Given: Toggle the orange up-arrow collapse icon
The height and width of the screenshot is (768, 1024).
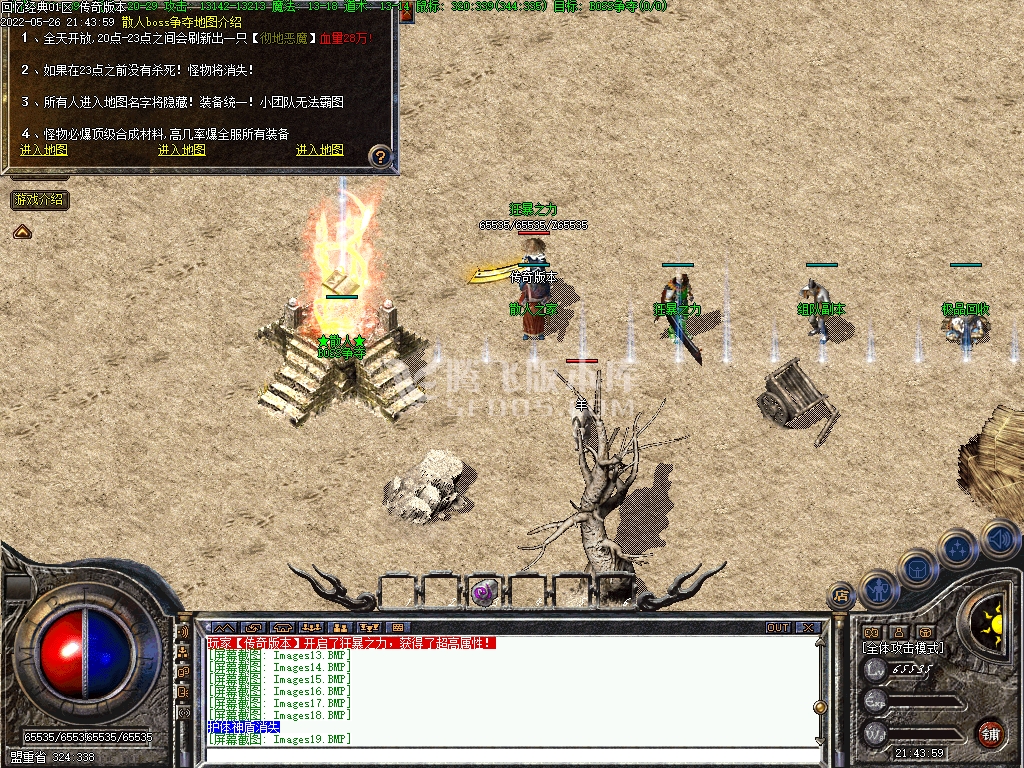Looking at the screenshot, I should [22, 232].
